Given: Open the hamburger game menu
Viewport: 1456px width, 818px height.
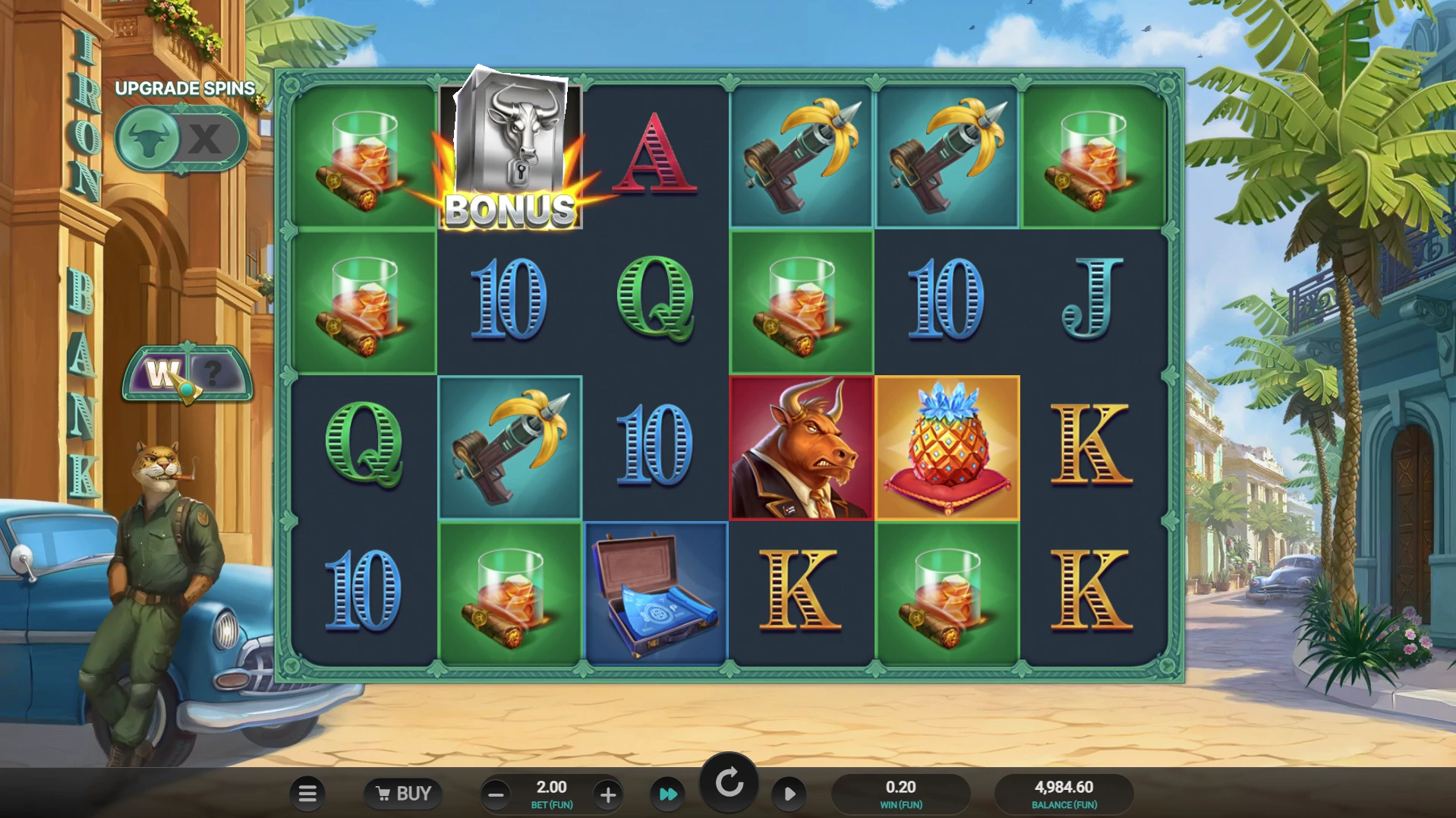Looking at the screenshot, I should click(x=307, y=794).
